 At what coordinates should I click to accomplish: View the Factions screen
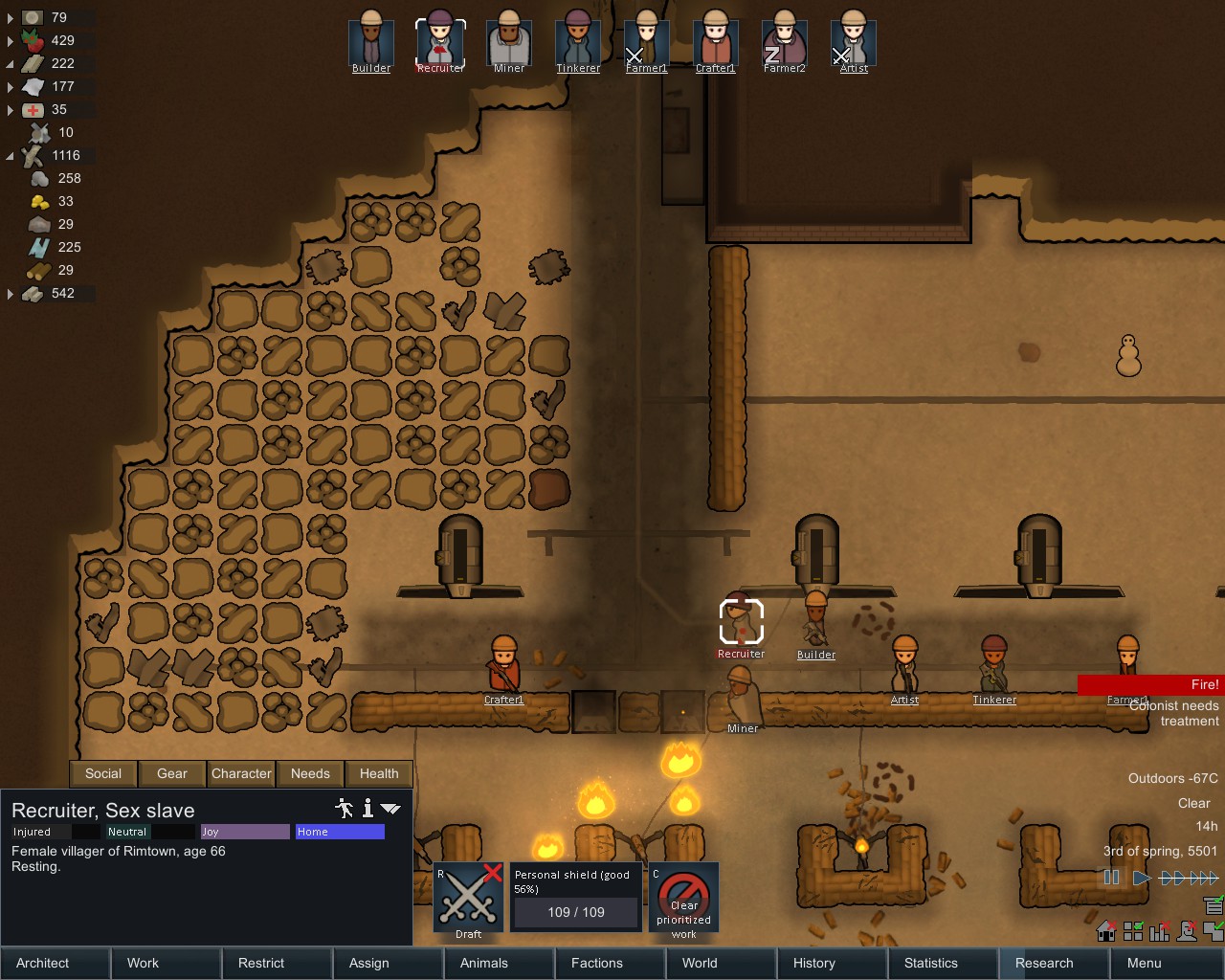click(611, 963)
